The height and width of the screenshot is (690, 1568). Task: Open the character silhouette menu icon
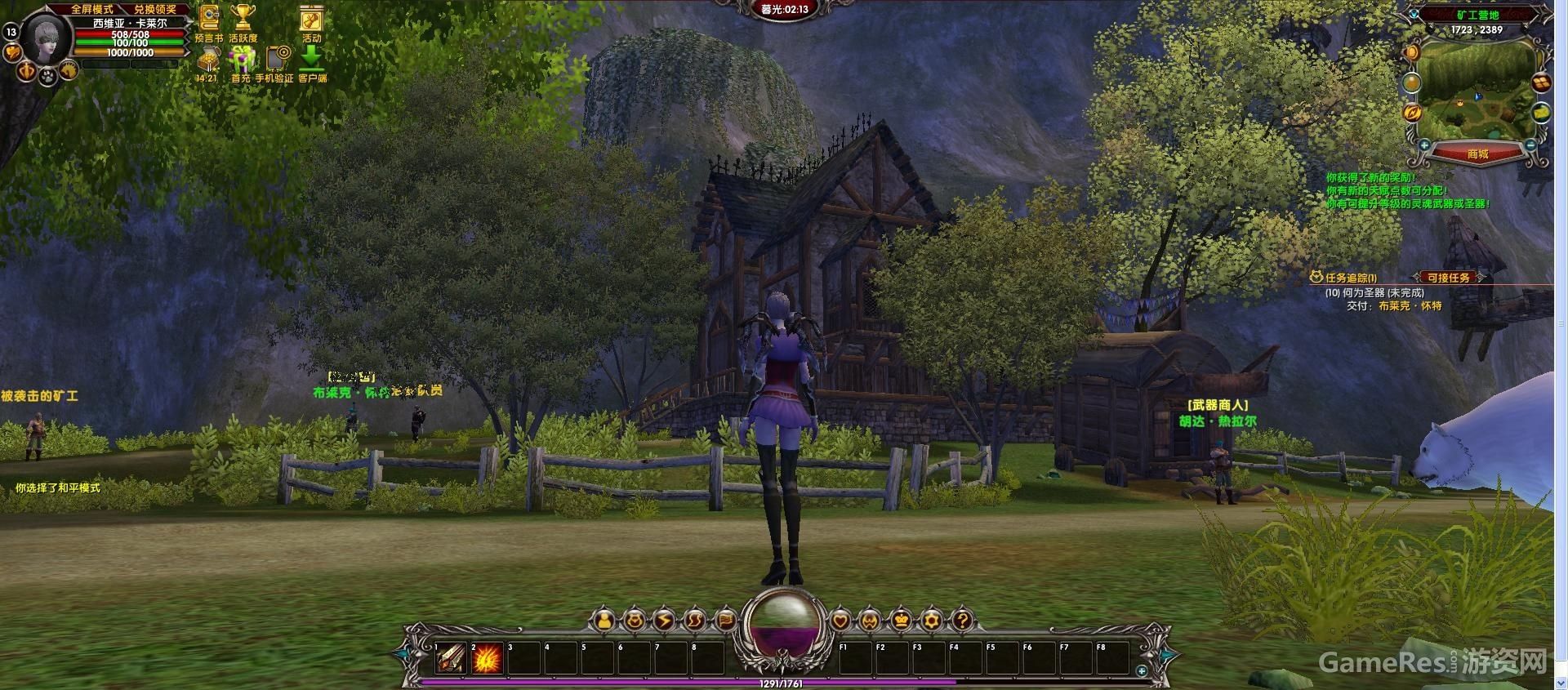click(x=604, y=621)
